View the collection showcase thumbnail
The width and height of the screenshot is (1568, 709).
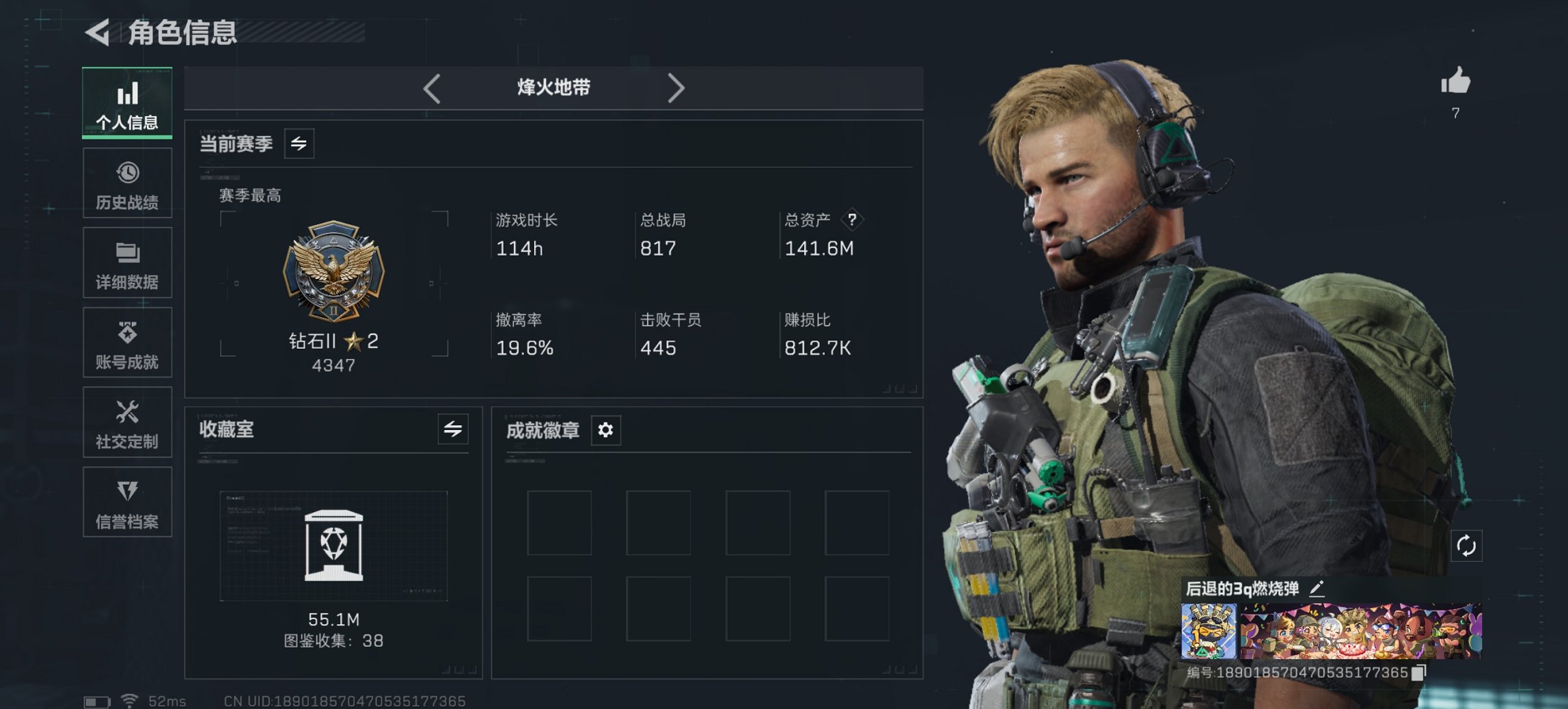(333, 545)
